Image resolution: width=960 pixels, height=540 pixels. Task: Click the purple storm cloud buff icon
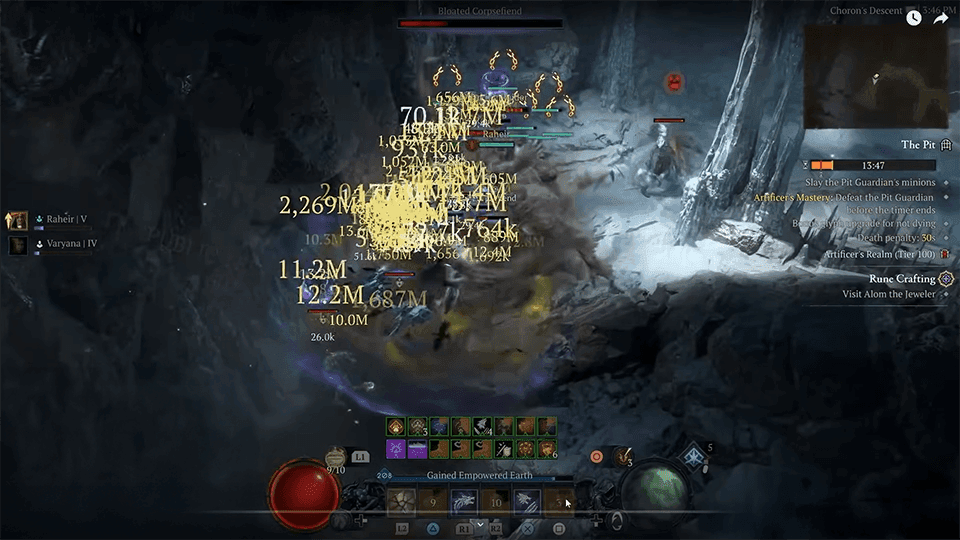pyautogui.click(x=417, y=449)
